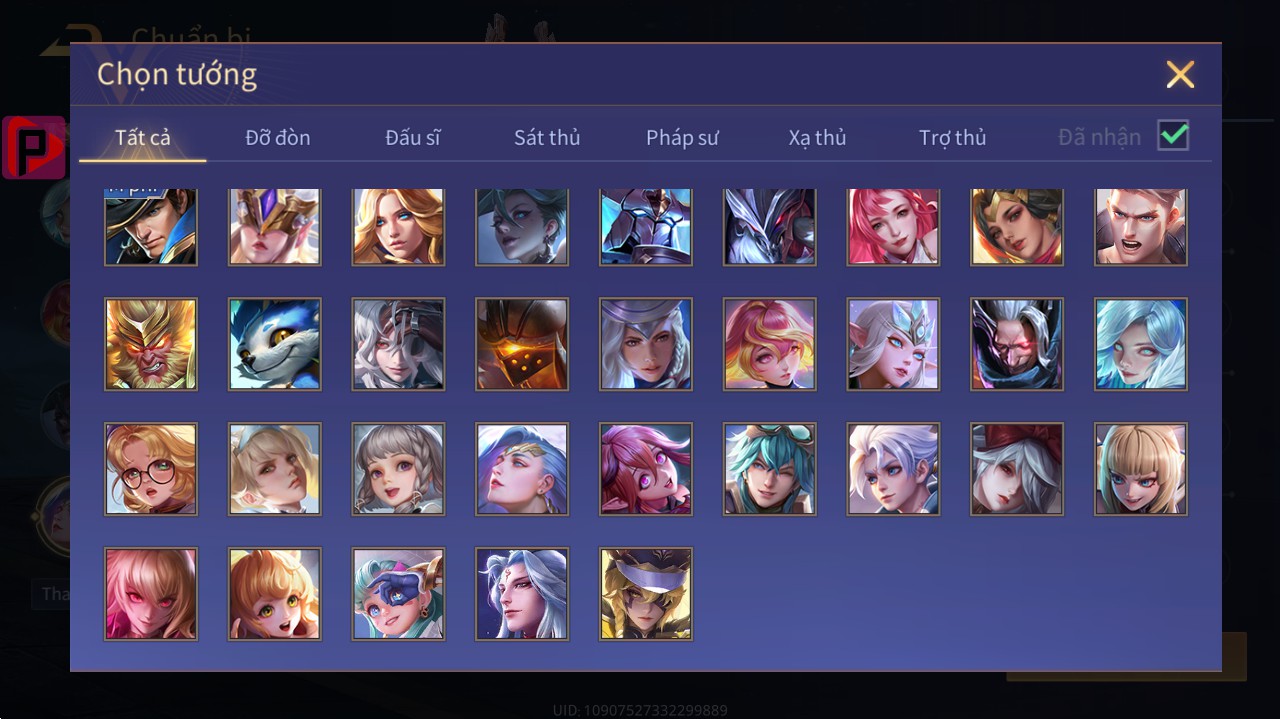The height and width of the screenshot is (719, 1280).
Task: Click the red P overlay icon
Action: pos(34,147)
